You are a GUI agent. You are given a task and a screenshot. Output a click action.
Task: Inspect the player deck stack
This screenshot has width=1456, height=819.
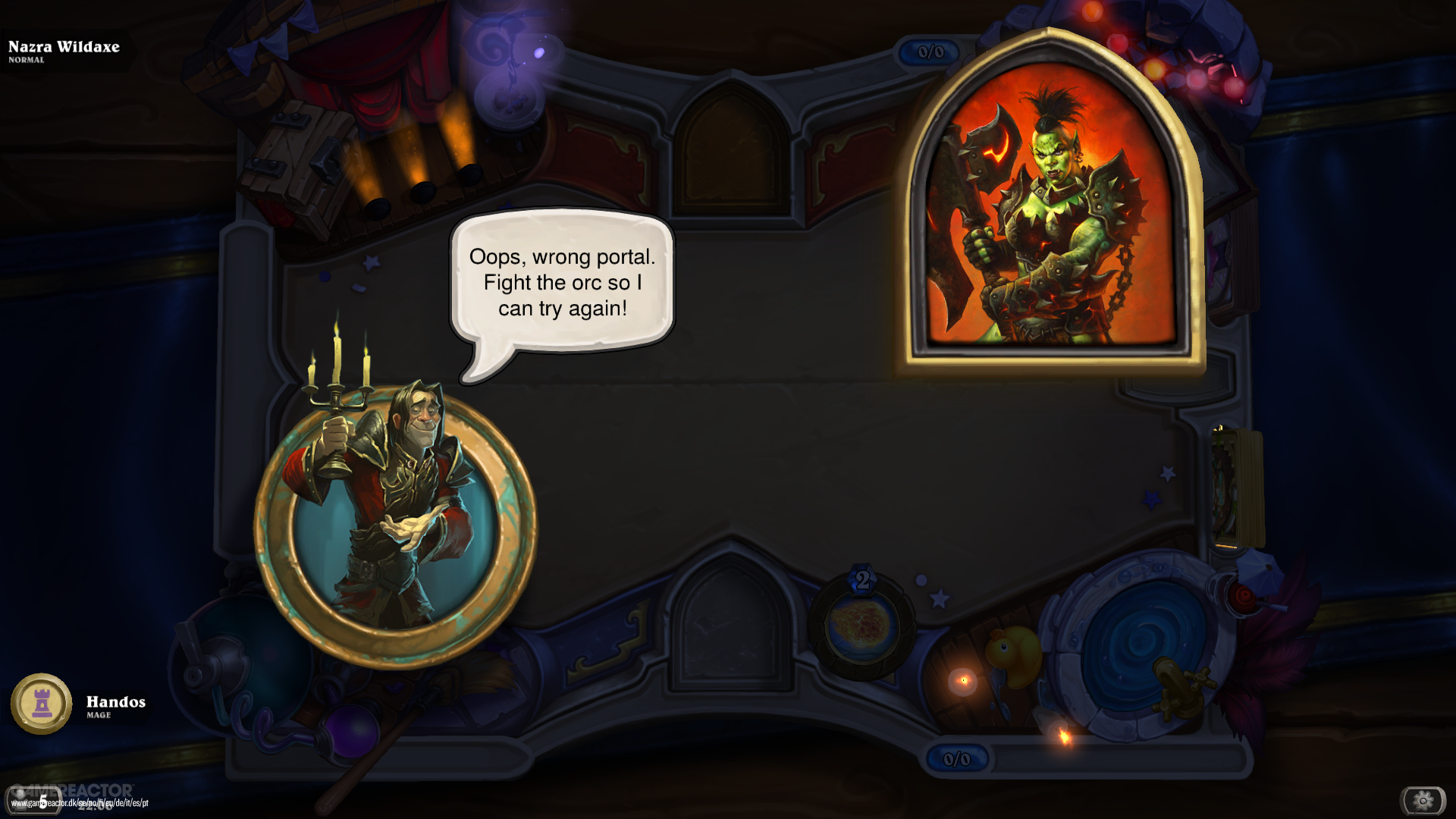(x=1237, y=488)
